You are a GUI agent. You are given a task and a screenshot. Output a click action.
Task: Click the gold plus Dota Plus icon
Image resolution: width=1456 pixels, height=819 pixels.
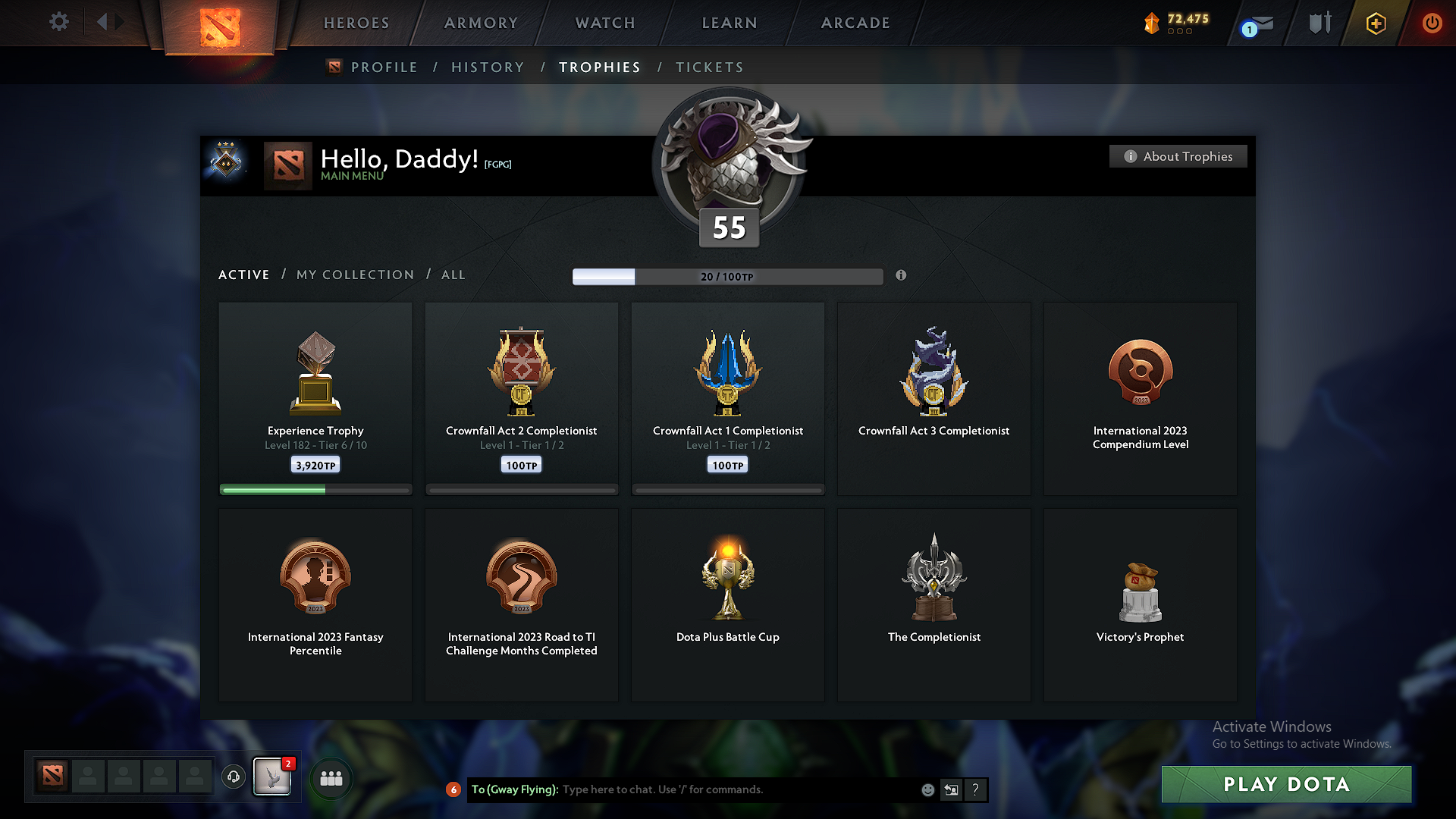pyautogui.click(x=1375, y=23)
